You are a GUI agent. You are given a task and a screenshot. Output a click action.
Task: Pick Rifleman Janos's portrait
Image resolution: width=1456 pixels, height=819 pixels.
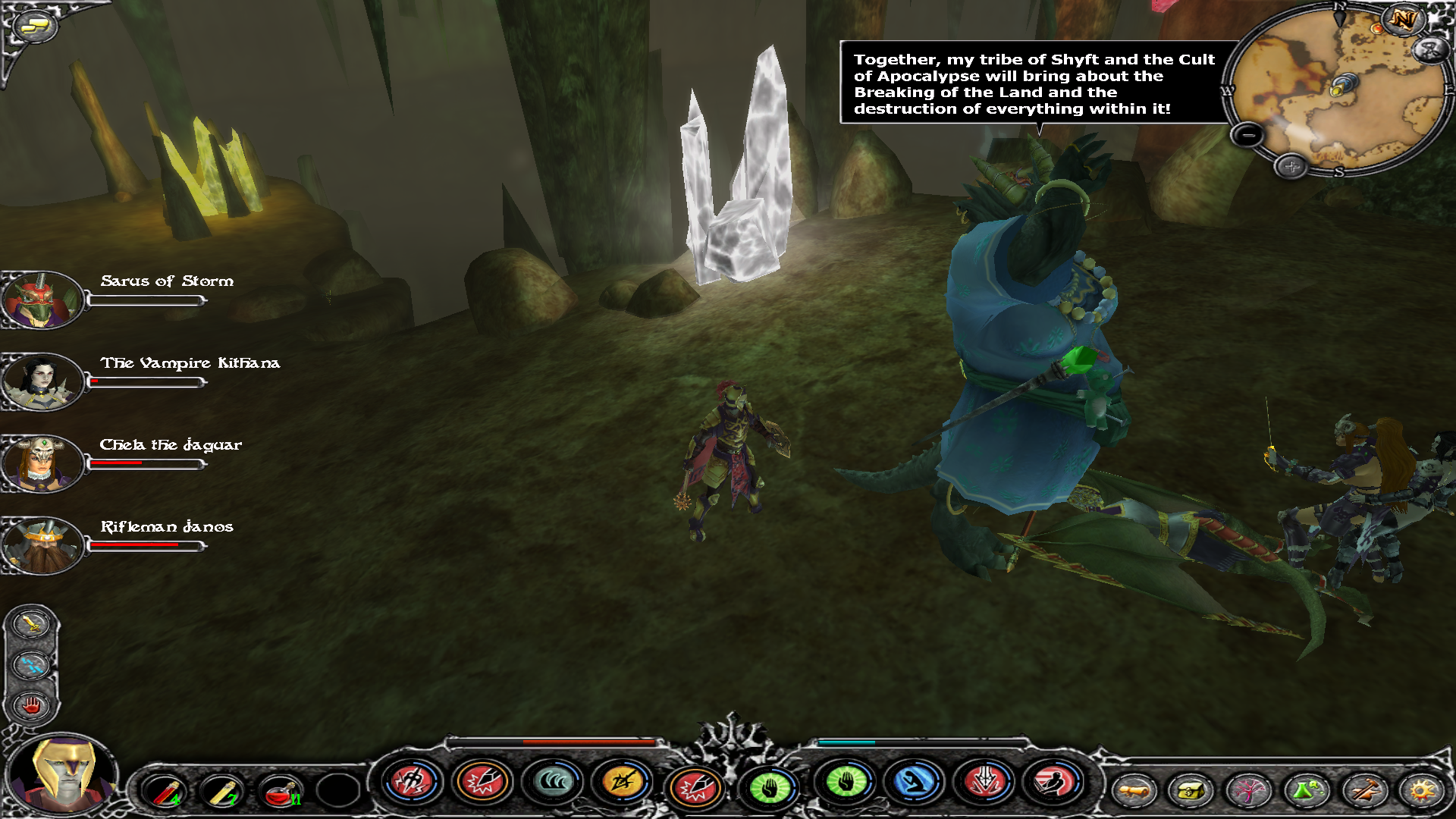tap(42, 545)
